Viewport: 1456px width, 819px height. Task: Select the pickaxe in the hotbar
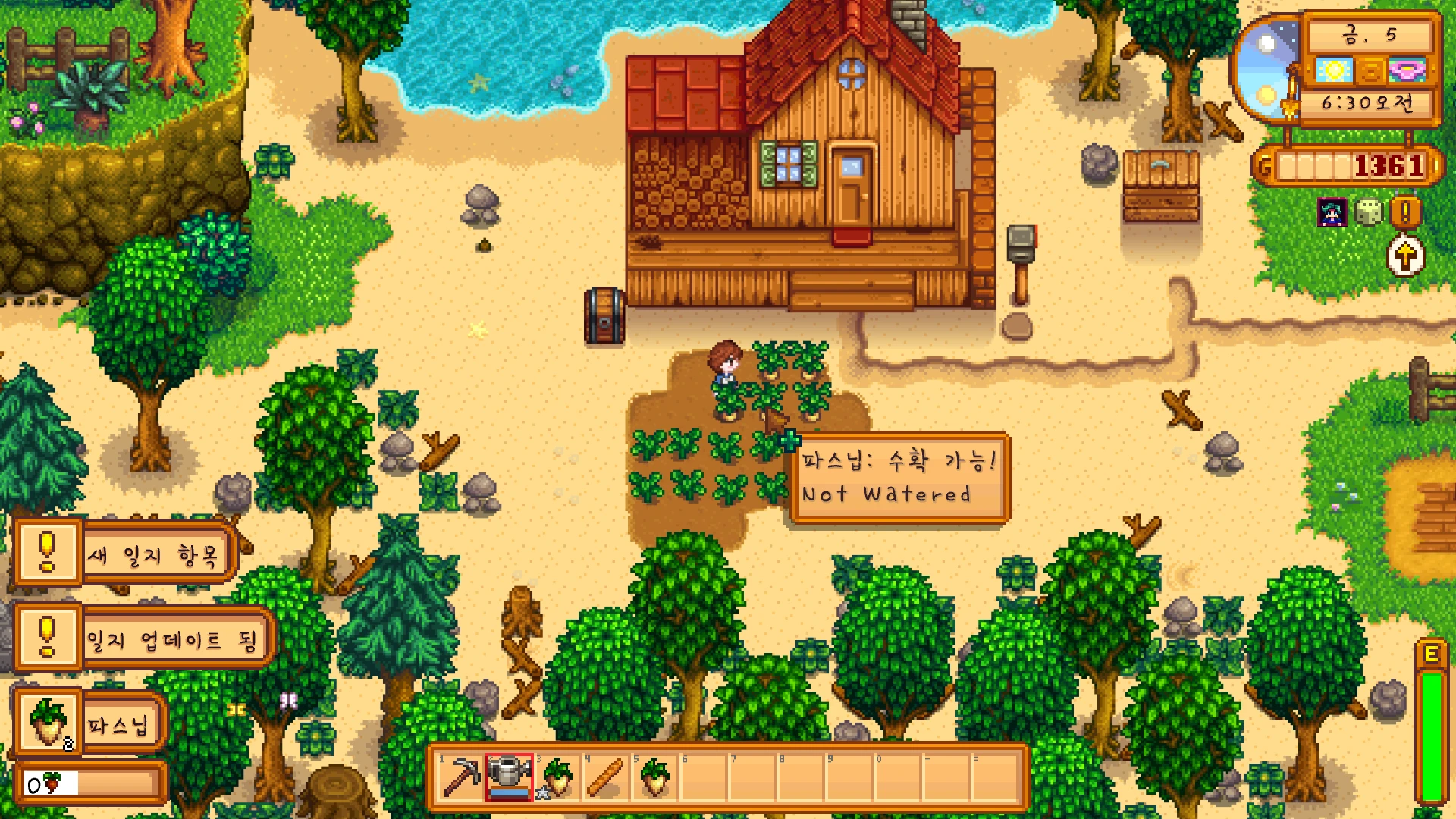pyautogui.click(x=461, y=777)
